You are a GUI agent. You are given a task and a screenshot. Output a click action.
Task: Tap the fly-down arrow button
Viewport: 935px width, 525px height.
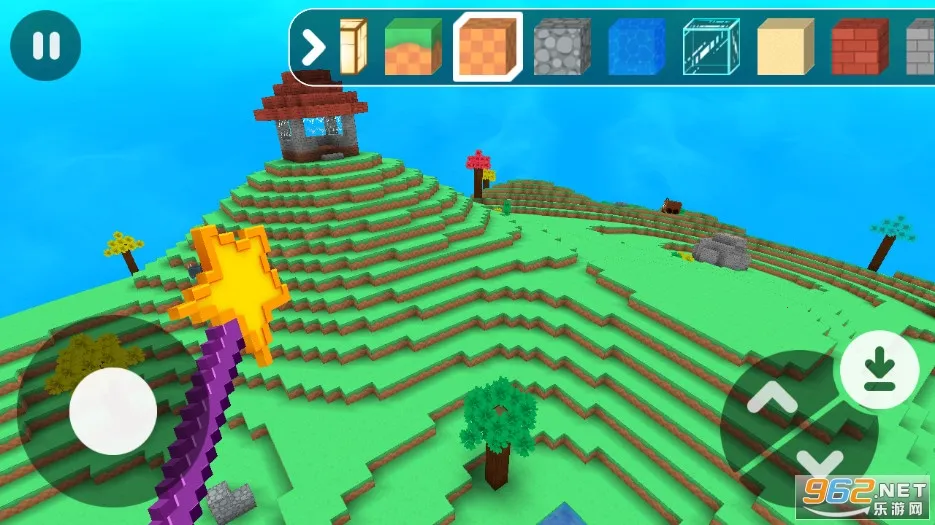(822, 463)
